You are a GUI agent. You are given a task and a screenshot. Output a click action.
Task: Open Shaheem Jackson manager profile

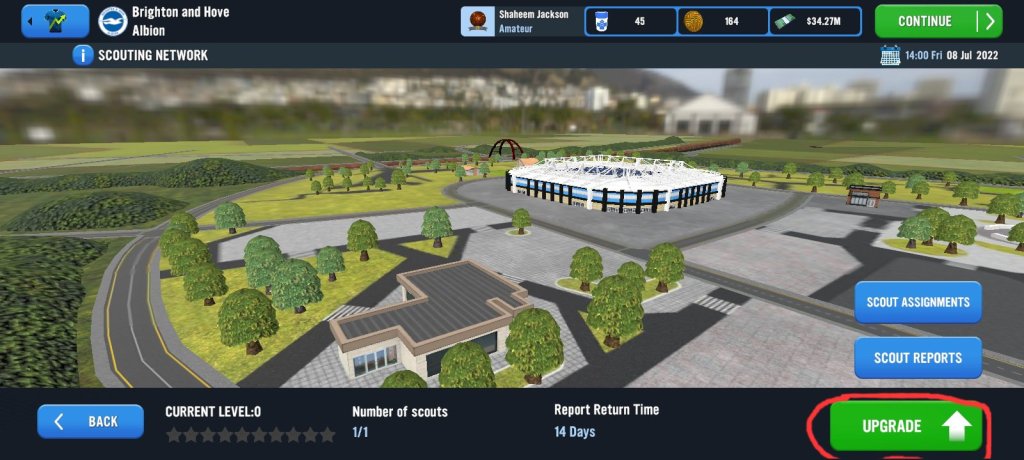[x=521, y=21]
